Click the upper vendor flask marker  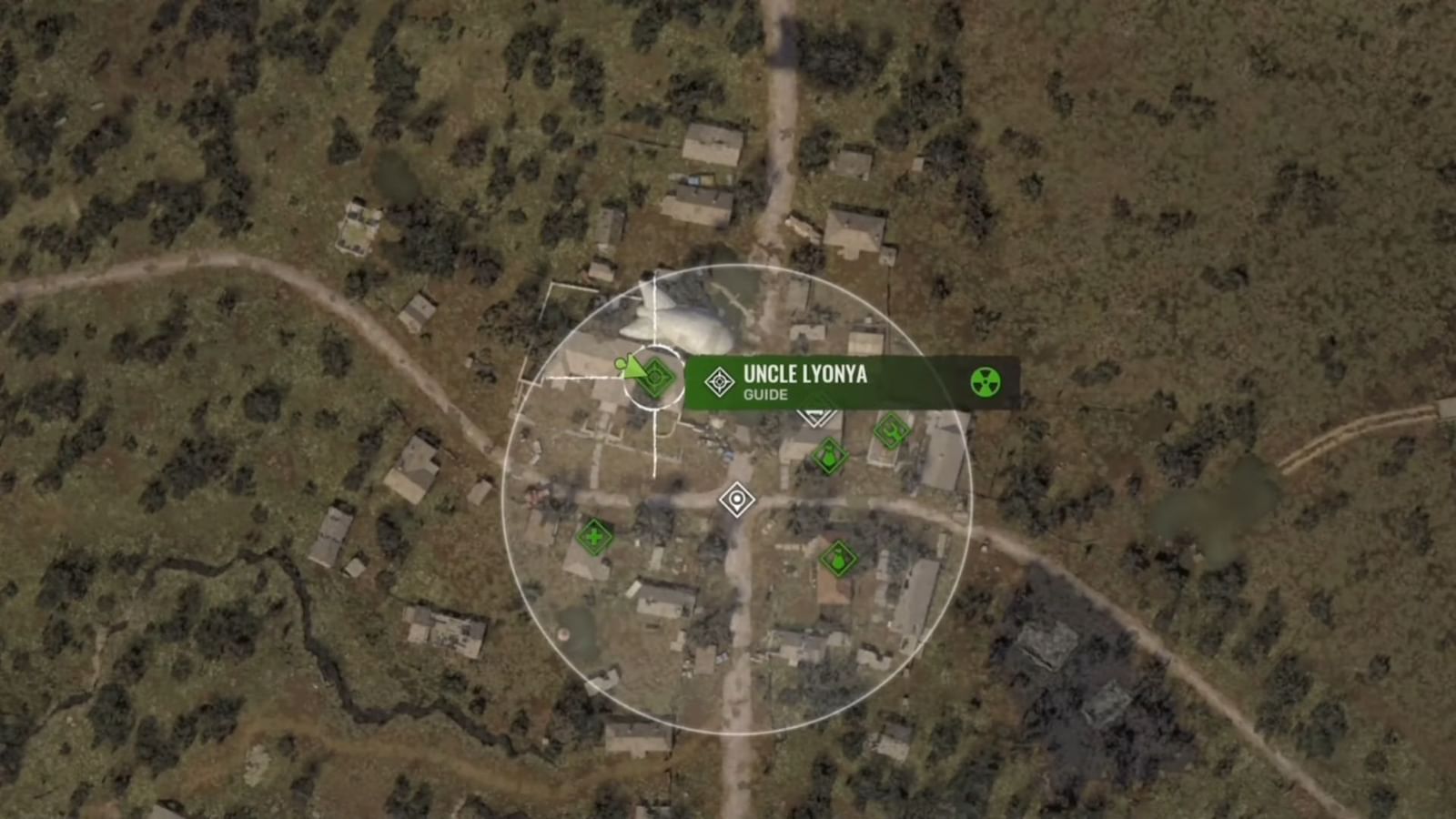click(x=828, y=455)
